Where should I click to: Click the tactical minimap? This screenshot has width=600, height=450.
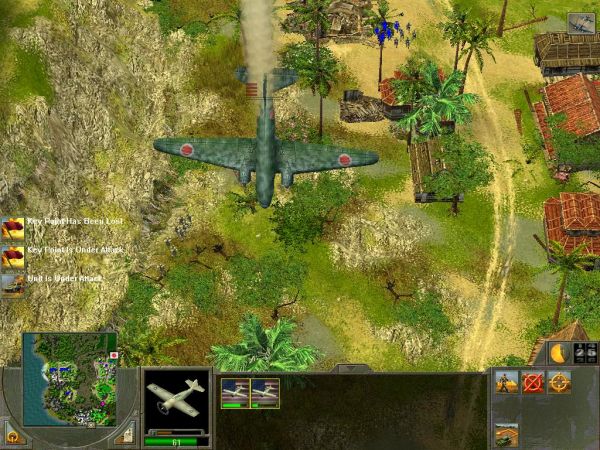pos(70,379)
